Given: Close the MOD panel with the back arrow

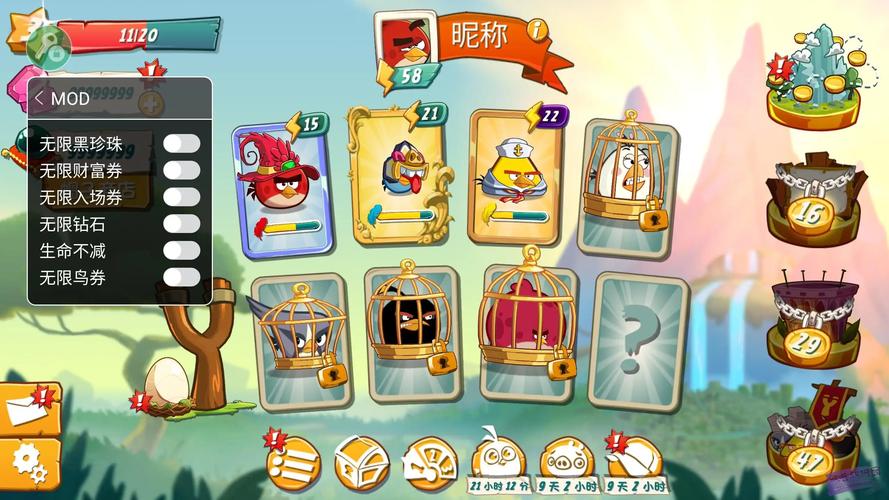Looking at the screenshot, I should click(39, 98).
